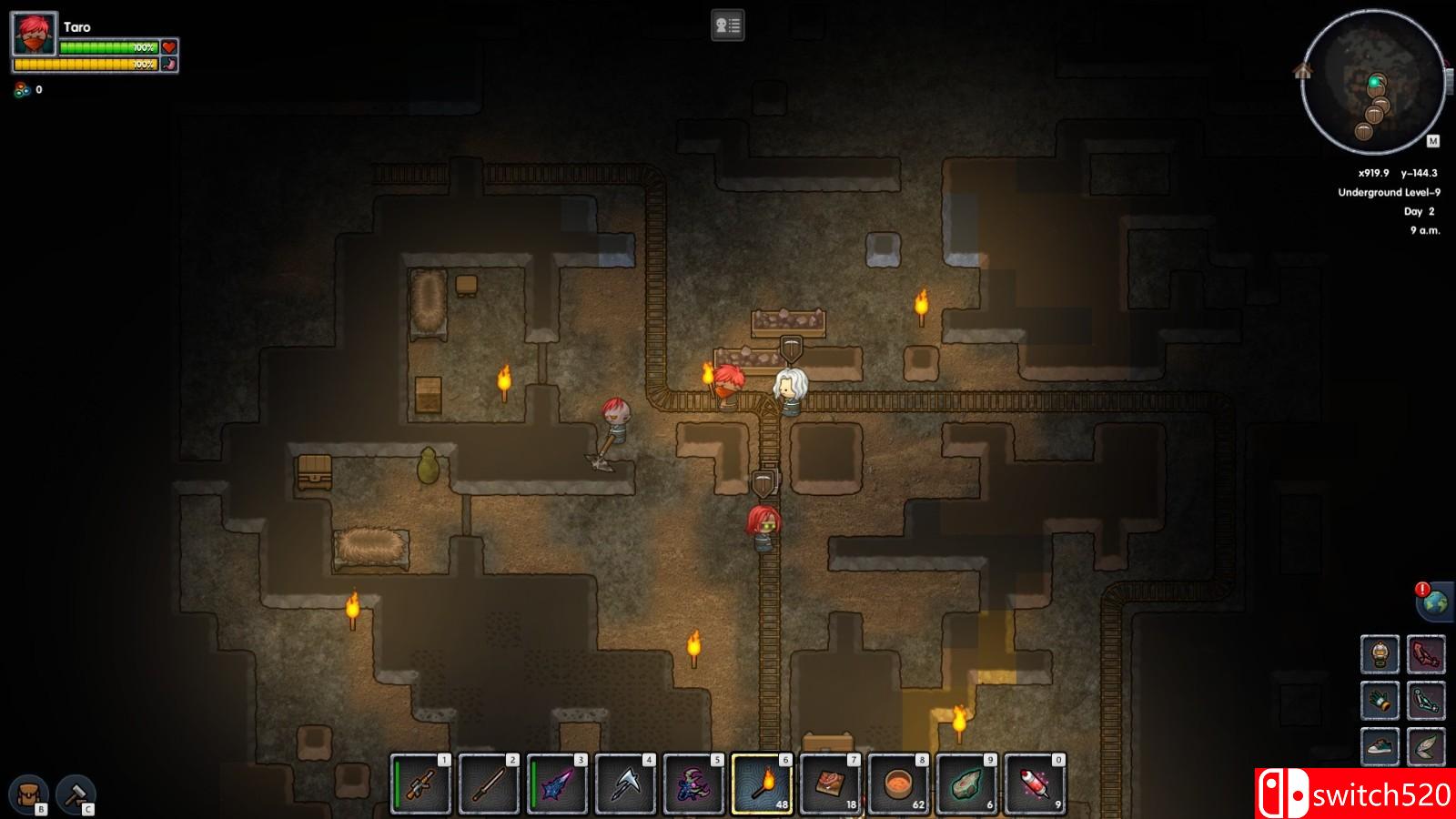The width and height of the screenshot is (1456, 819).
Task: Select the orange soup bowl slot
Action: [x=898, y=784]
